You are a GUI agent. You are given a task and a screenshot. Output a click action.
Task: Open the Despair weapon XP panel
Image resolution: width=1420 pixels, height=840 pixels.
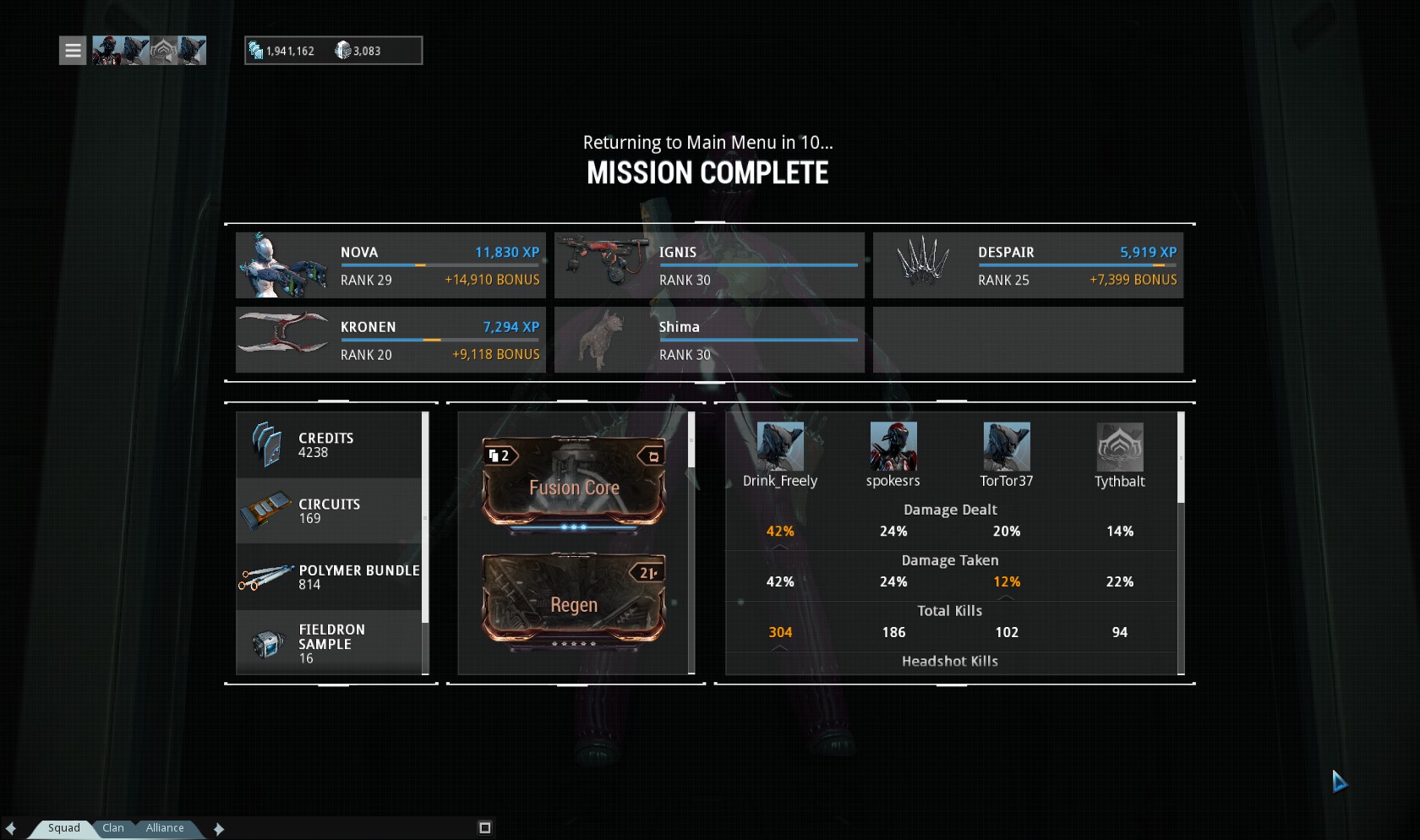point(1028,265)
